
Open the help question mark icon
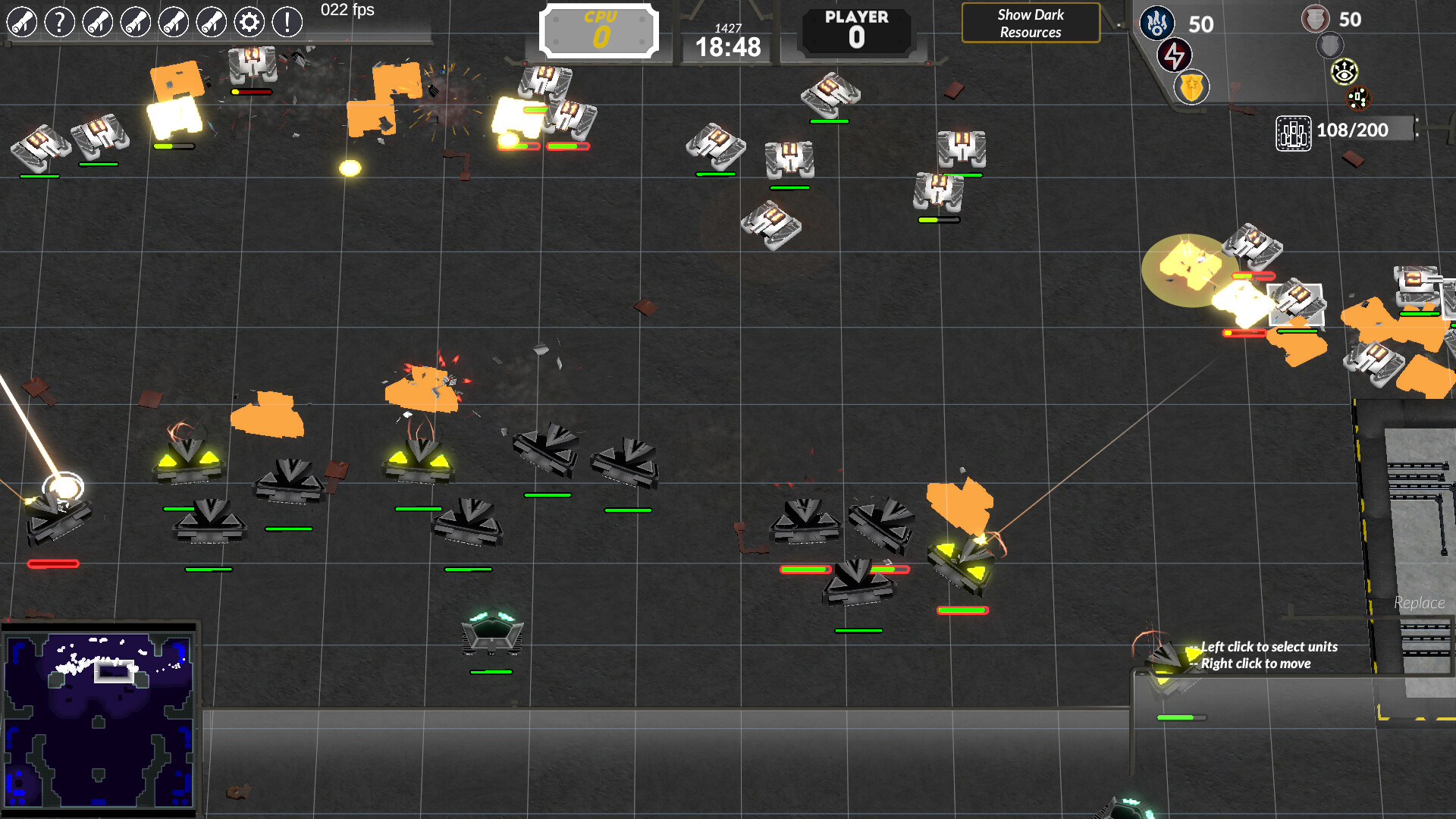point(59,22)
